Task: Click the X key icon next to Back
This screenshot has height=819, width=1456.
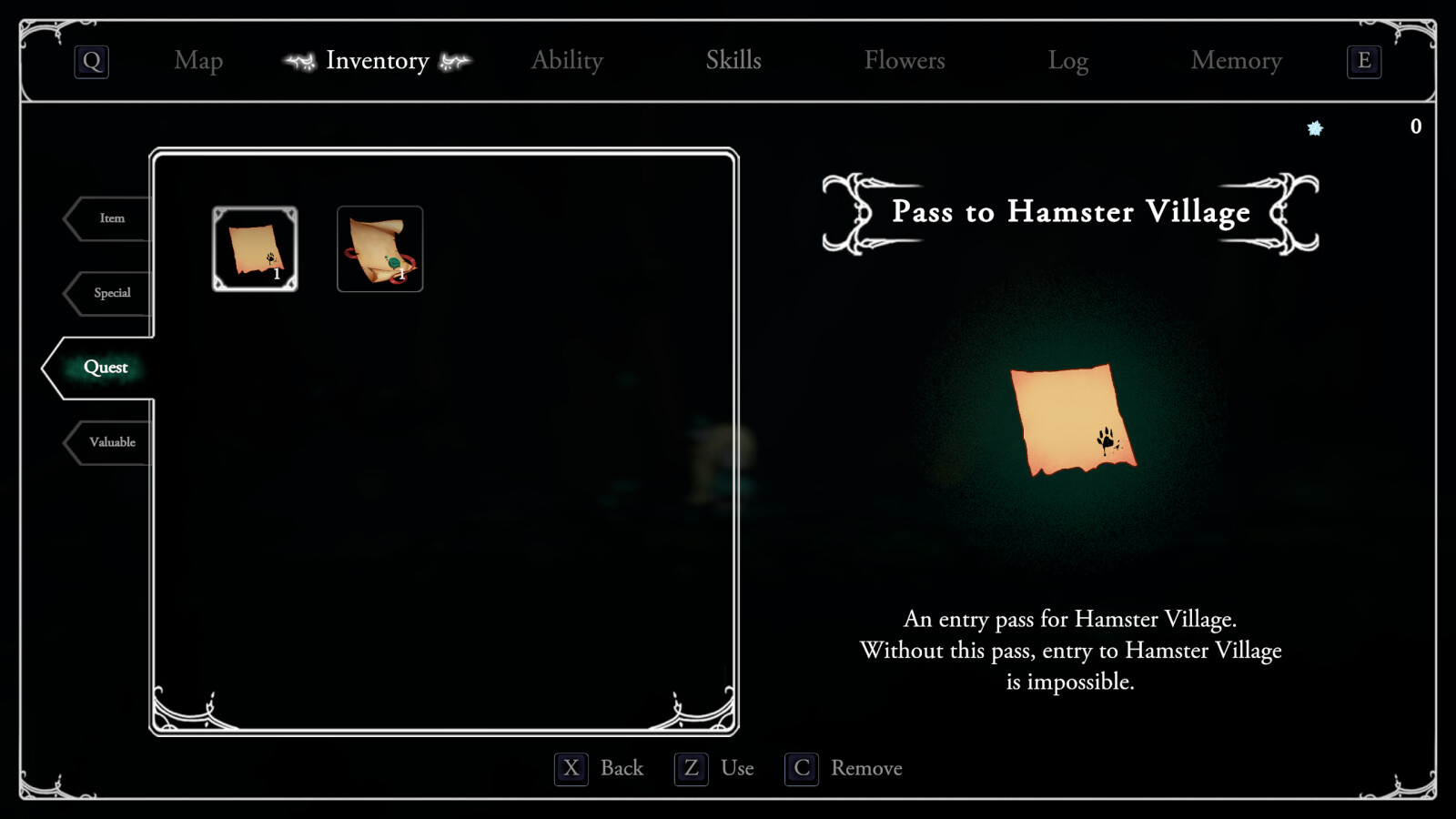Action: [x=571, y=768]
